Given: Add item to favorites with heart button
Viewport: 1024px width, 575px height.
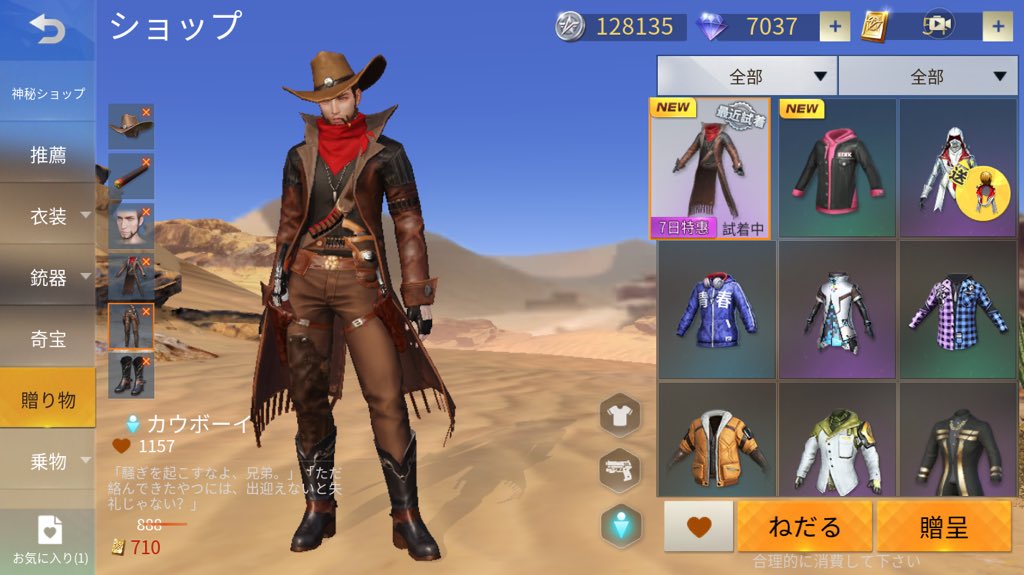Looking at the screenshot, I should point(699,526).
